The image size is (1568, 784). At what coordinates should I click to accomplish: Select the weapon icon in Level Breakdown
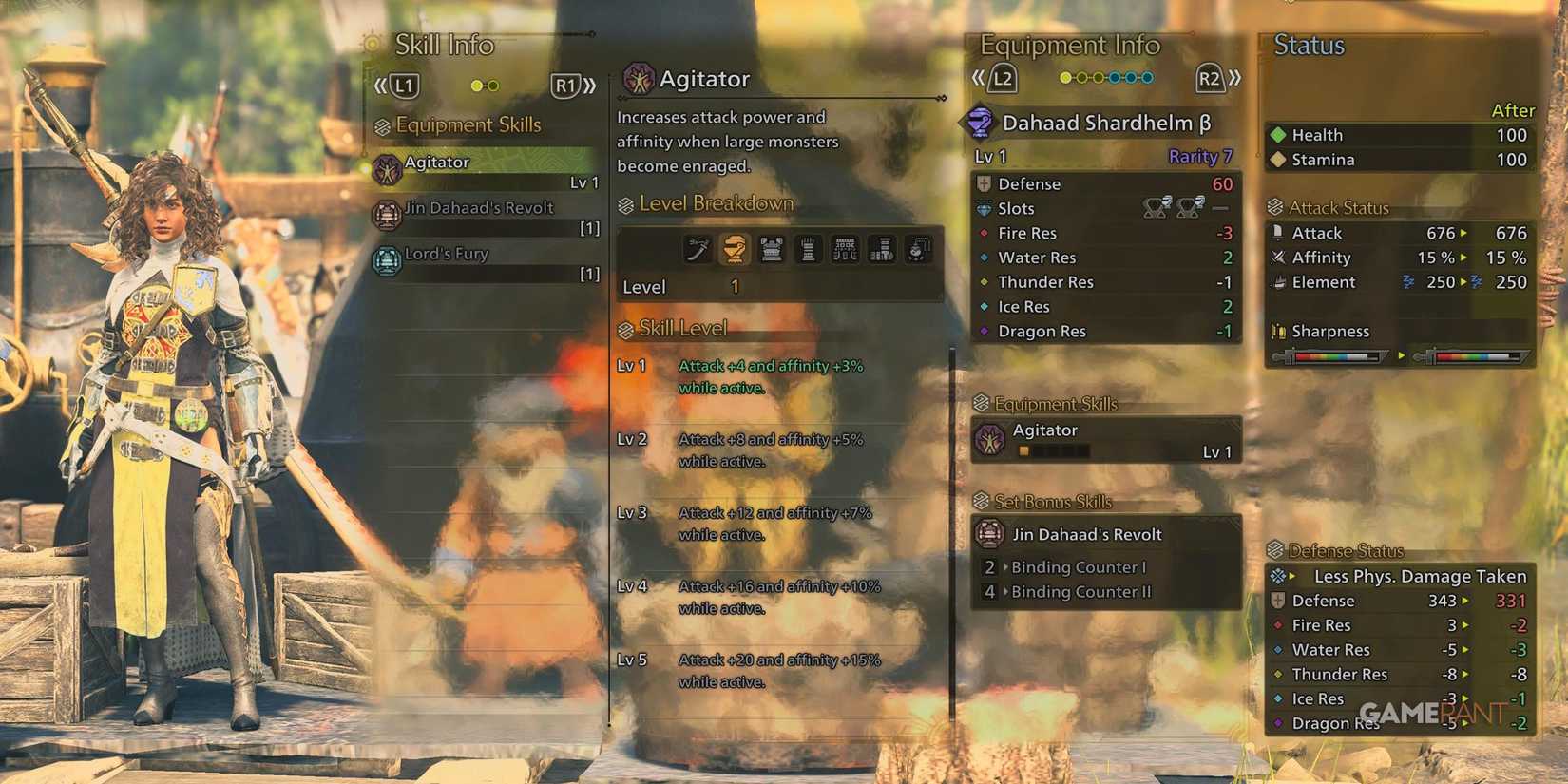click(x=697, y=250)
